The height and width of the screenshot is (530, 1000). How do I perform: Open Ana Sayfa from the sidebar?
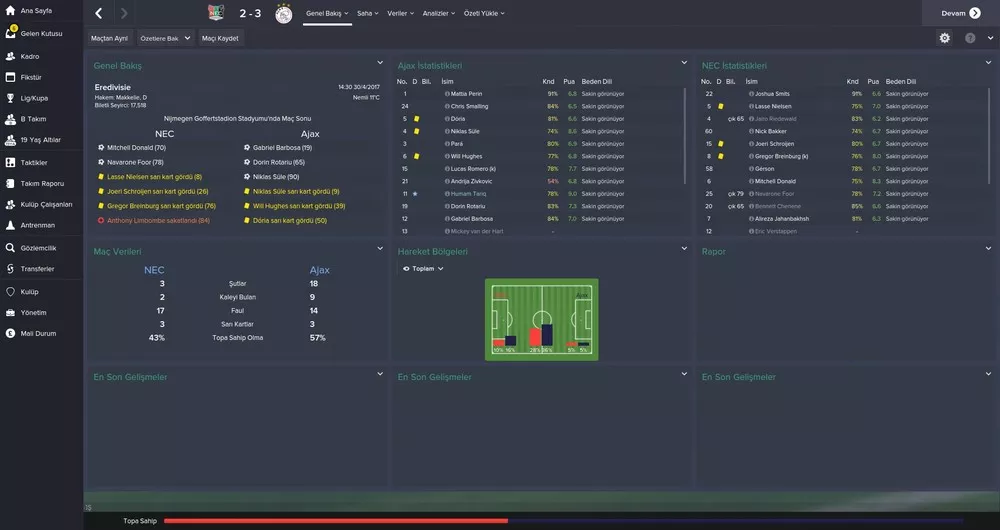[x=36, y=10]
